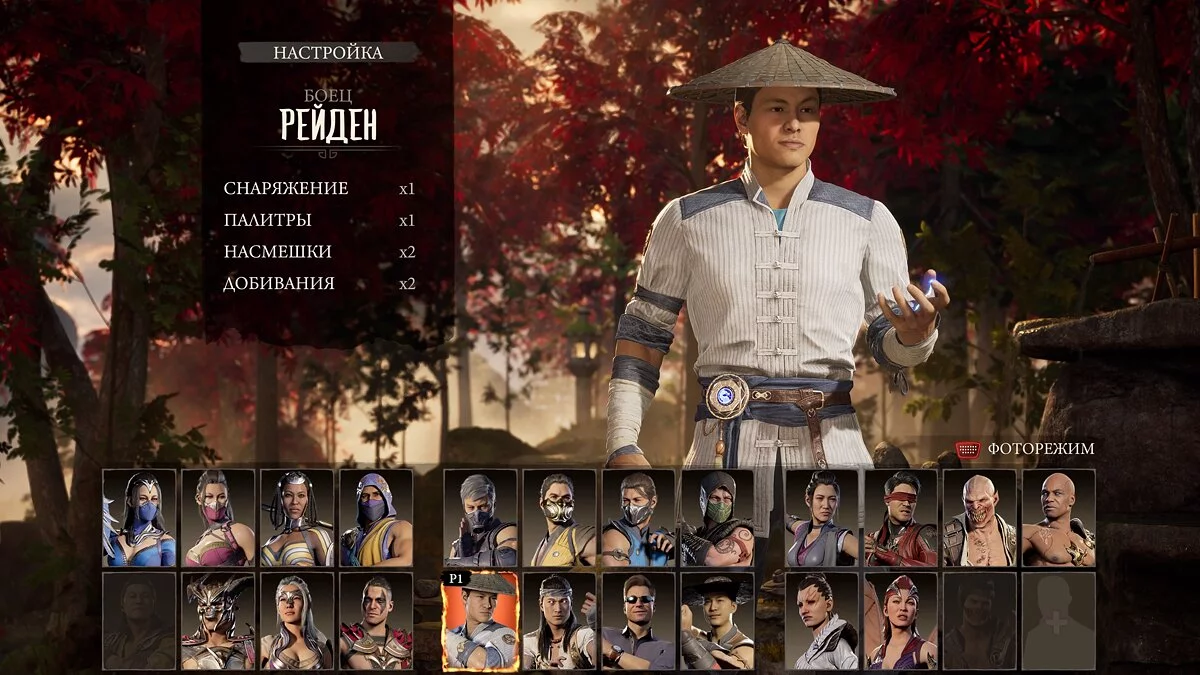1200x675 pixels.
Task: Click the Настройка header tab
Action: (x=328, y=53)
